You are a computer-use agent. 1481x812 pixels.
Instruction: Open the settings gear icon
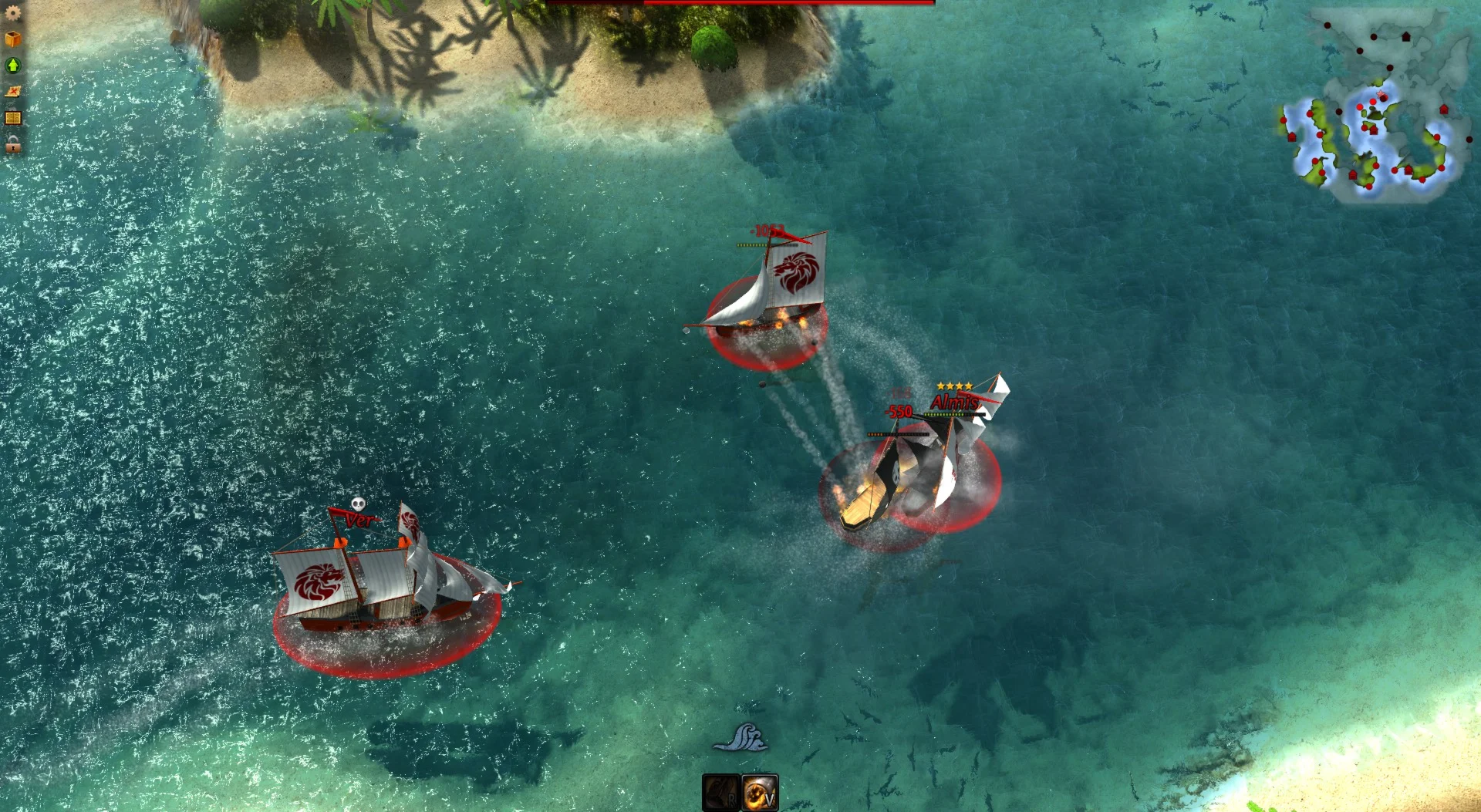(x=13, y=13)
